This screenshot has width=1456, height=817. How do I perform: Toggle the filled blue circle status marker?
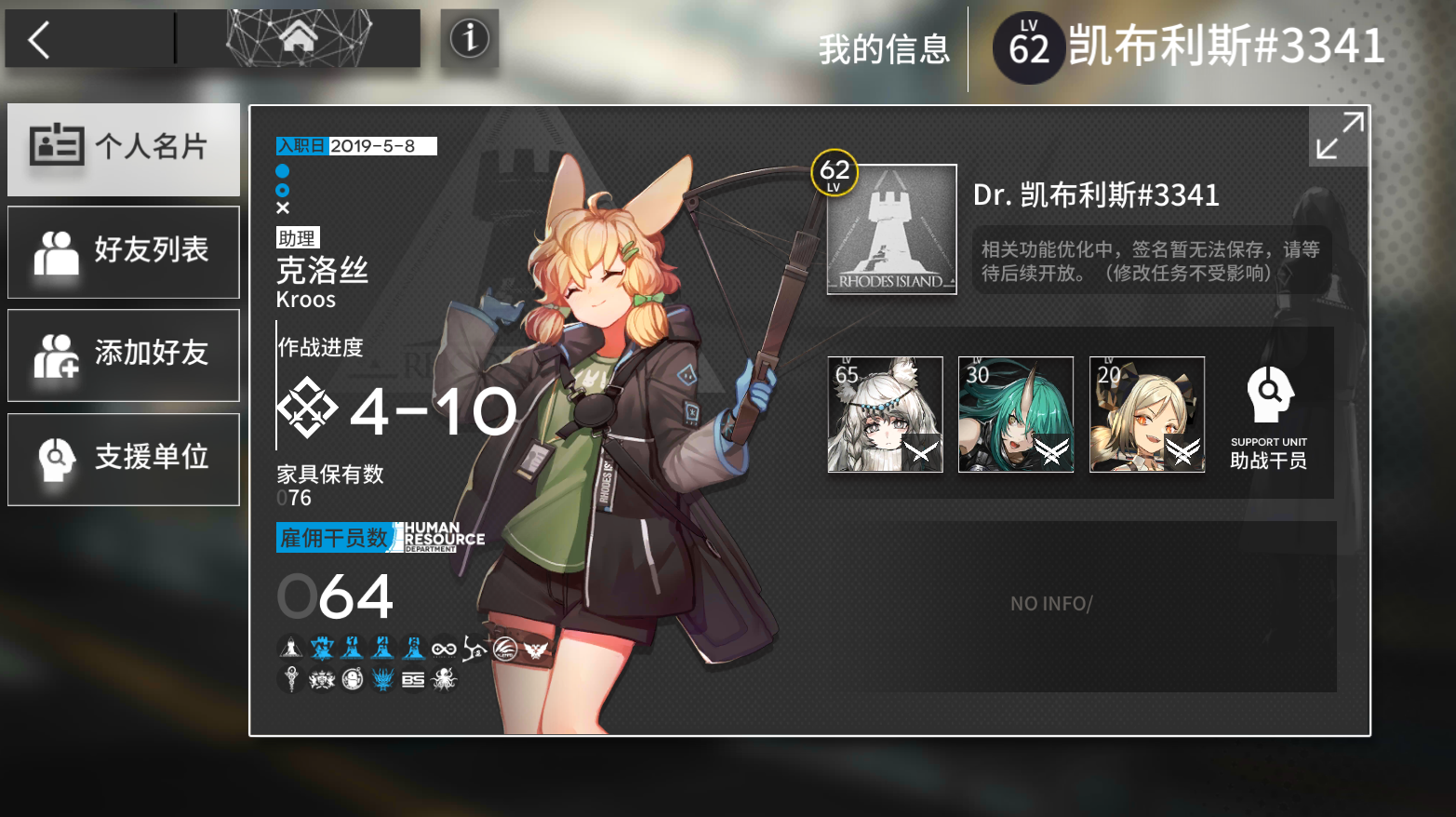click(x=282, y=171)
